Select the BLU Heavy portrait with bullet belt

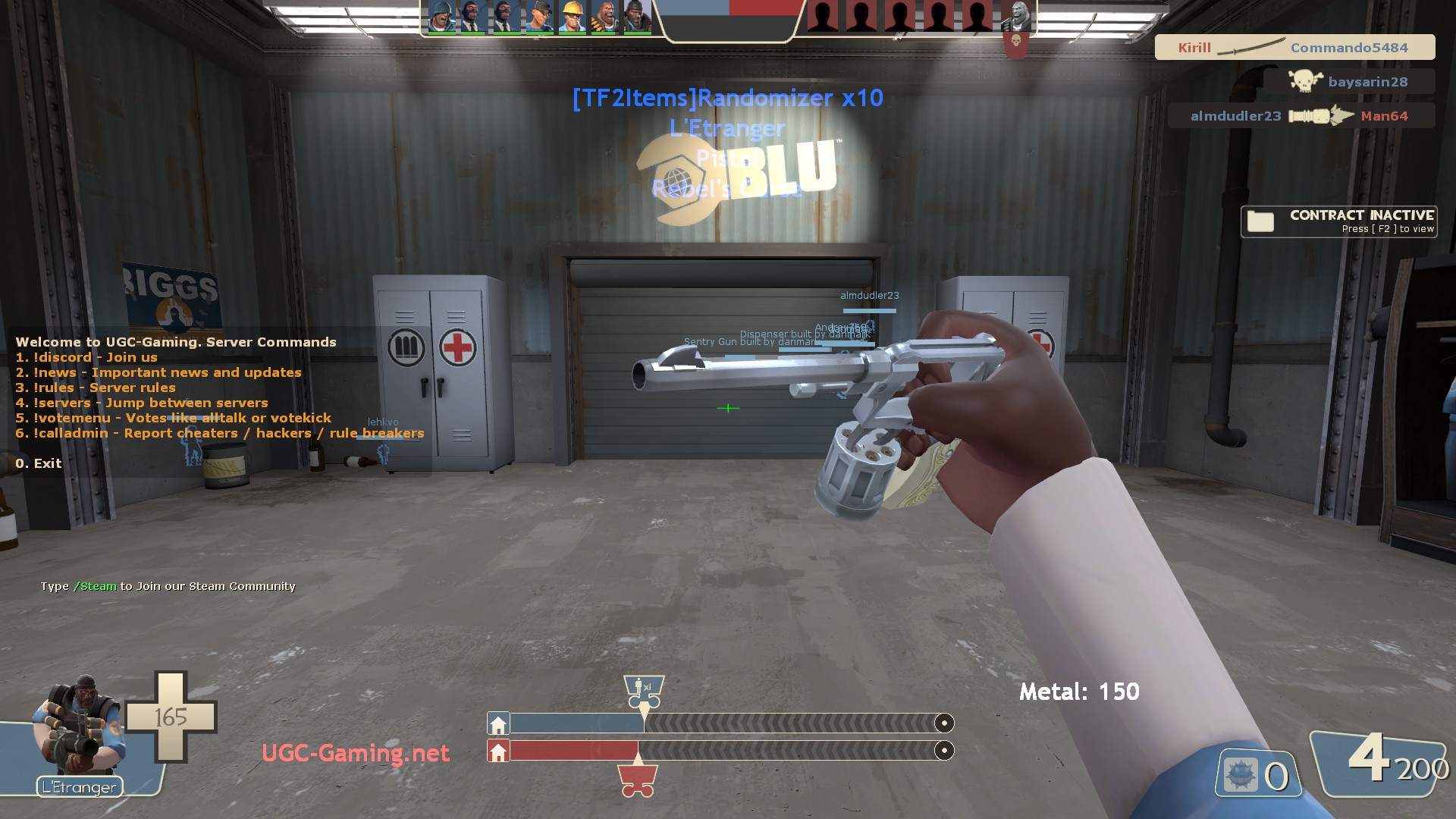tap(604, 17)
